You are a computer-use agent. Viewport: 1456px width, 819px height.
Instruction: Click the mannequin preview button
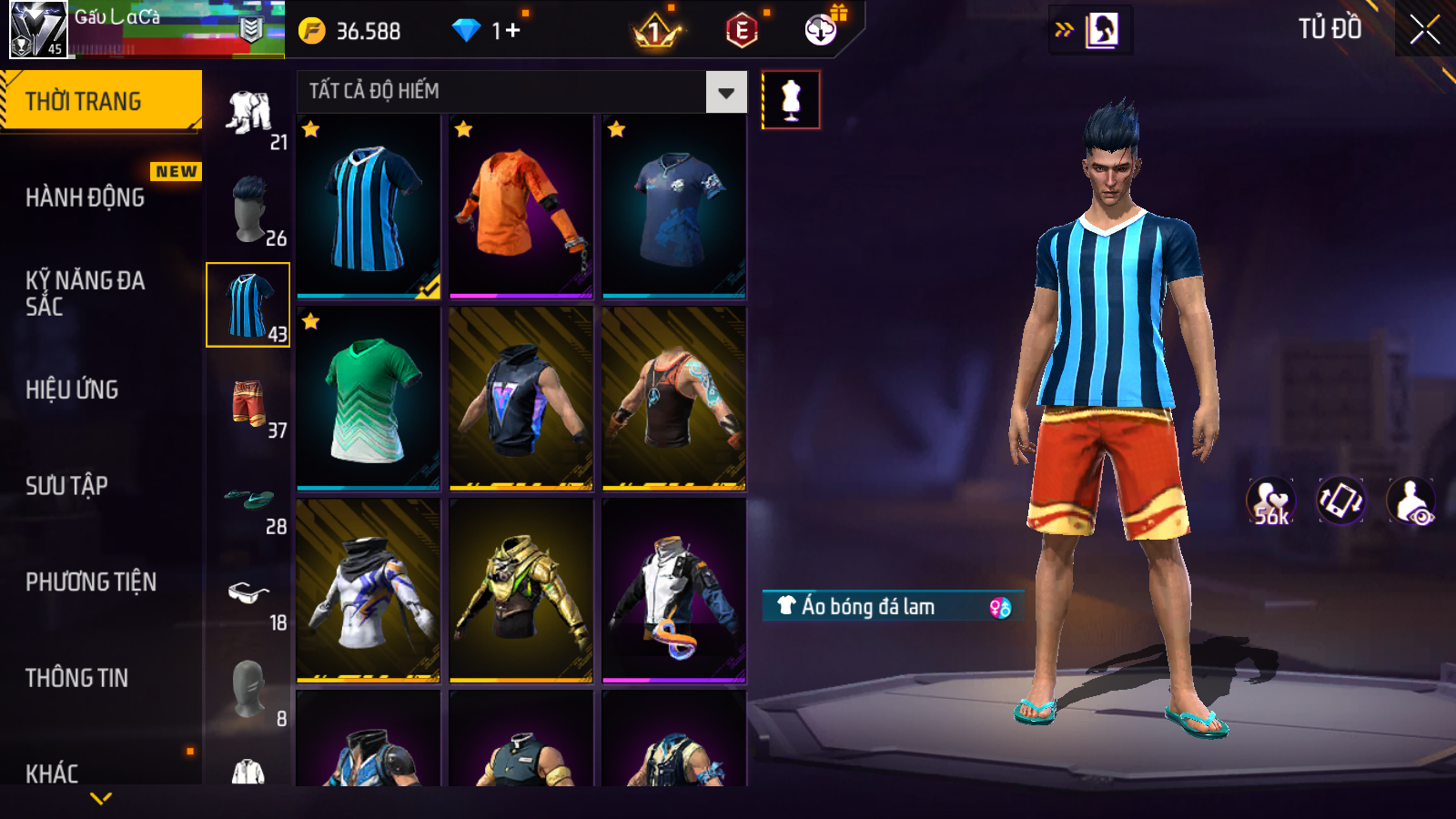click(790, 100)
